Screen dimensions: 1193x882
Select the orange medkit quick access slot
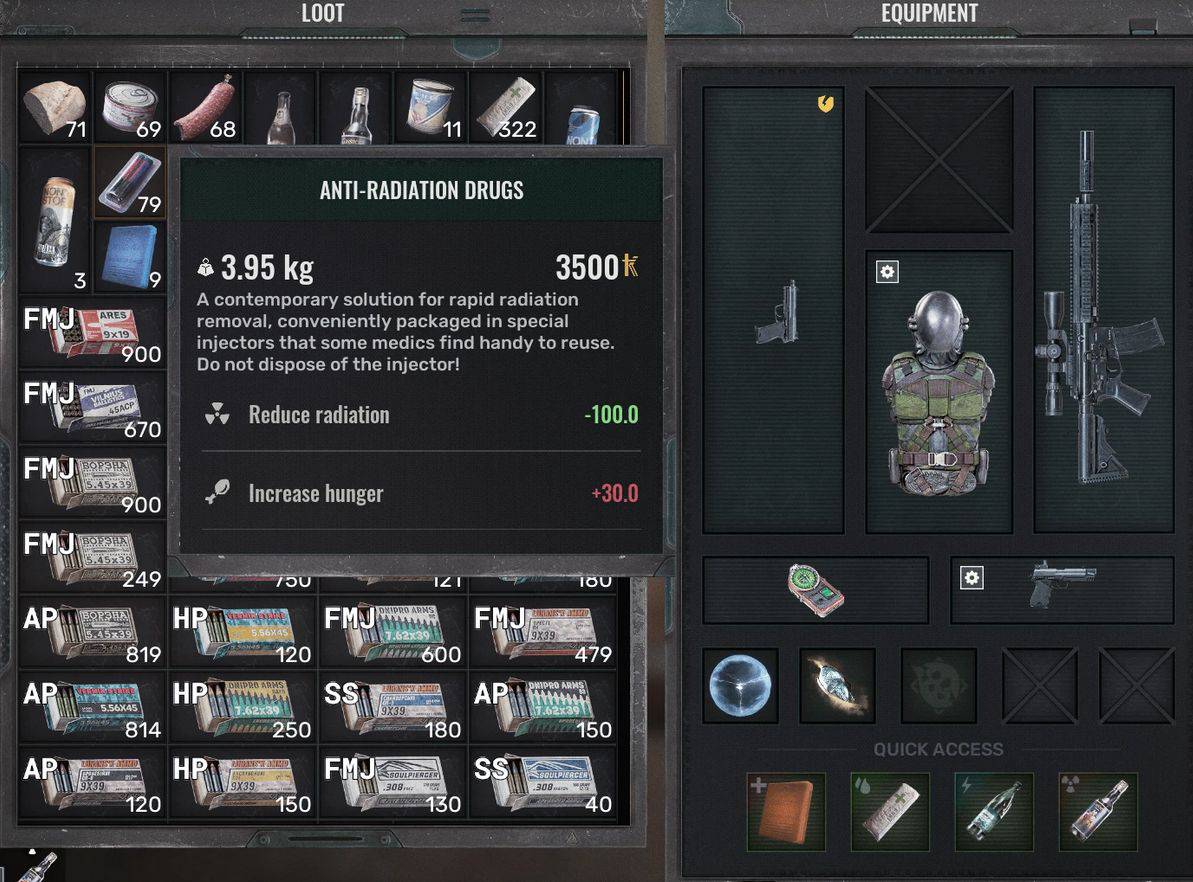pyautogui.click(x=786, y=812)
